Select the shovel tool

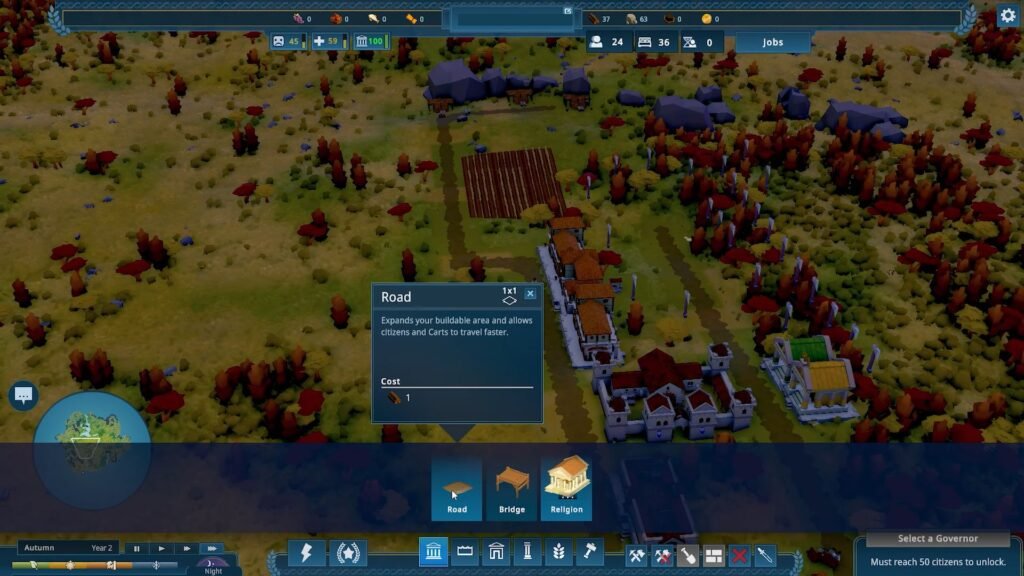click(687, 555)
